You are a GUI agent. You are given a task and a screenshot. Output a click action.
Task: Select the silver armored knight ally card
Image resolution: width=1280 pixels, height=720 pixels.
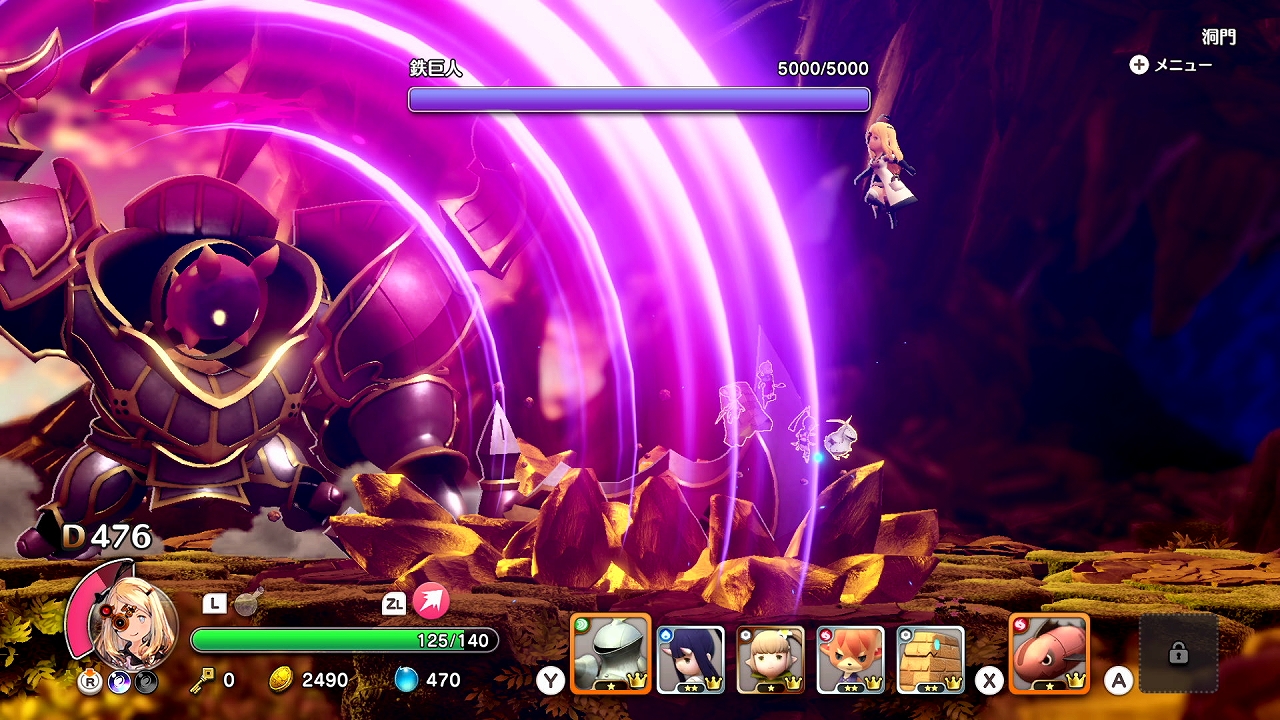610,654
